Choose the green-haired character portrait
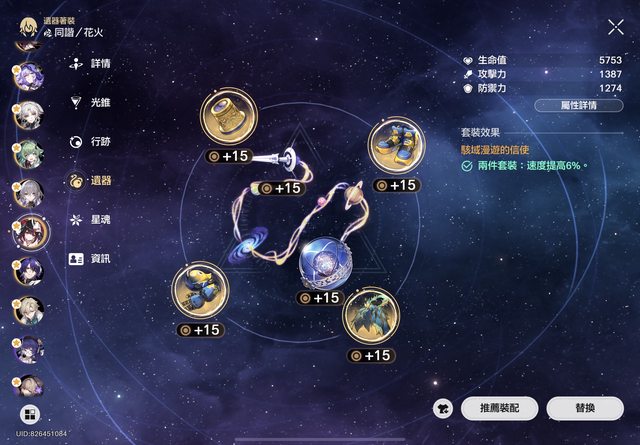The width and height of the screenshot is (640, 445). click(26, 154)
